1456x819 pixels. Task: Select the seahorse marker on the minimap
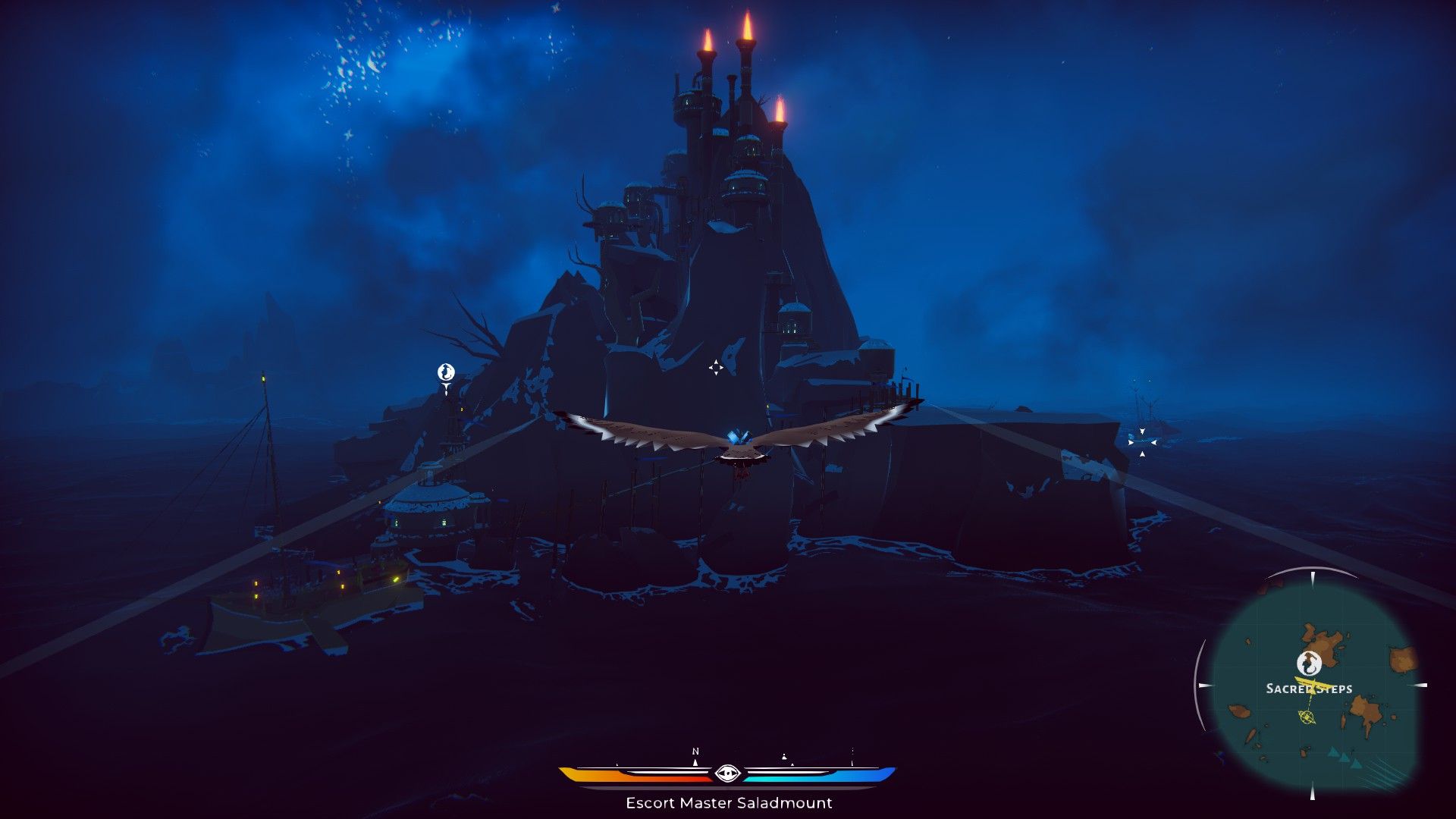click(x=1309, y=663)
